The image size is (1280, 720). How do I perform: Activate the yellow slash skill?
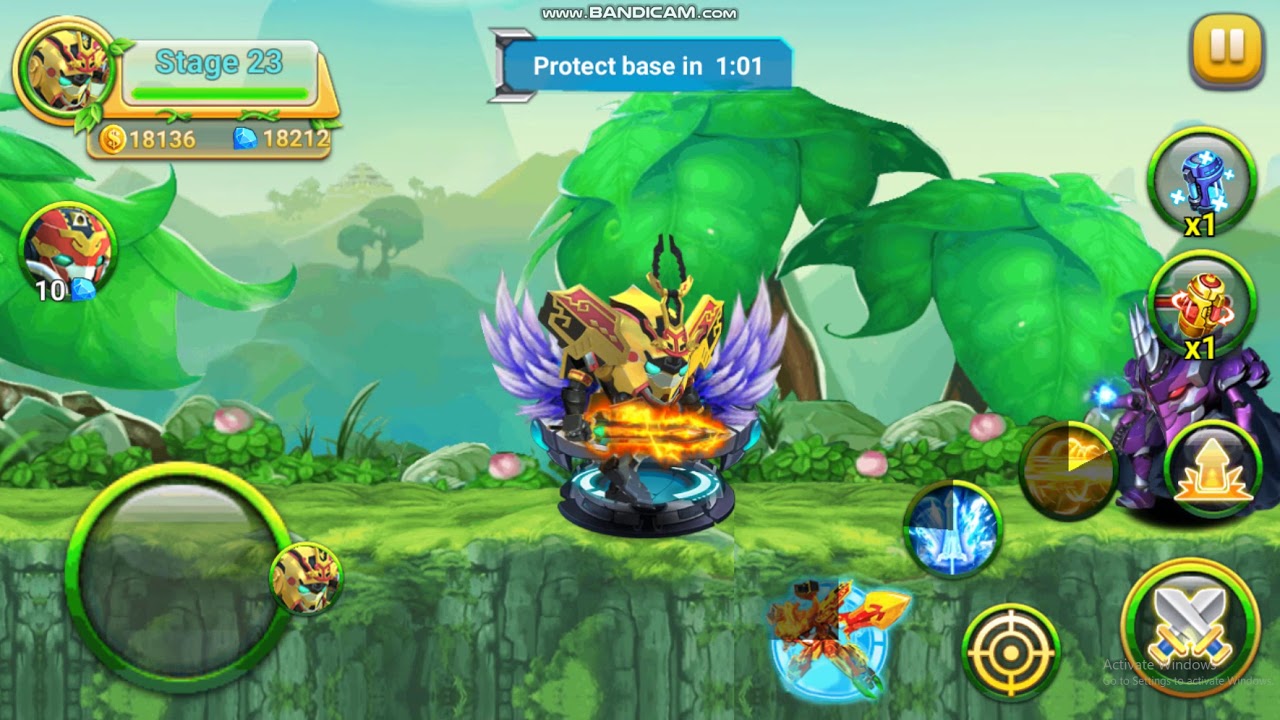(1070, 468)
